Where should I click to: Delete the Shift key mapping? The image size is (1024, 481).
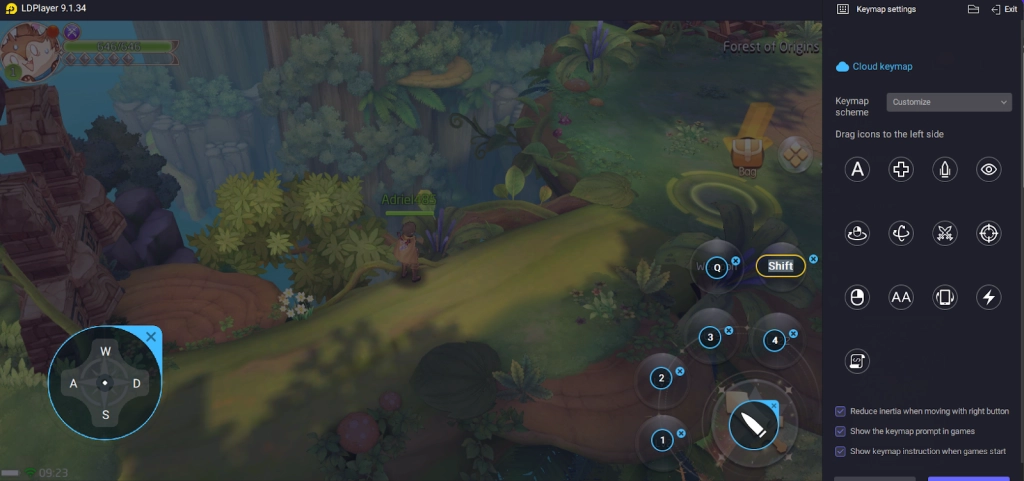(813, 259)
